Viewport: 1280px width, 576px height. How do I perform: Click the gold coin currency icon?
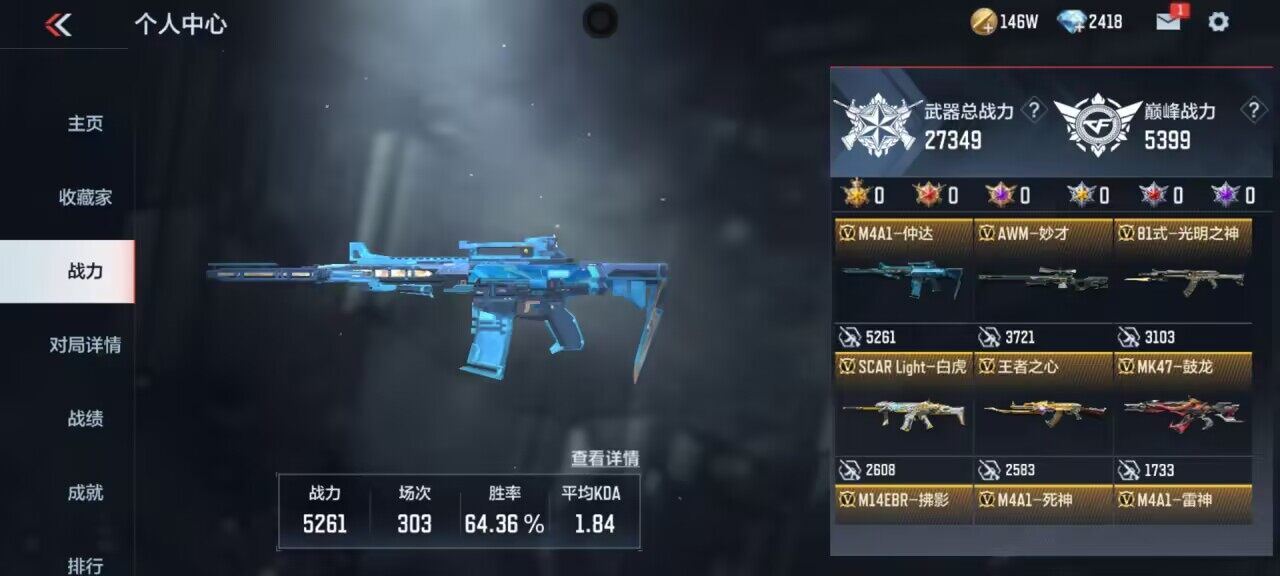click(983, 21)
